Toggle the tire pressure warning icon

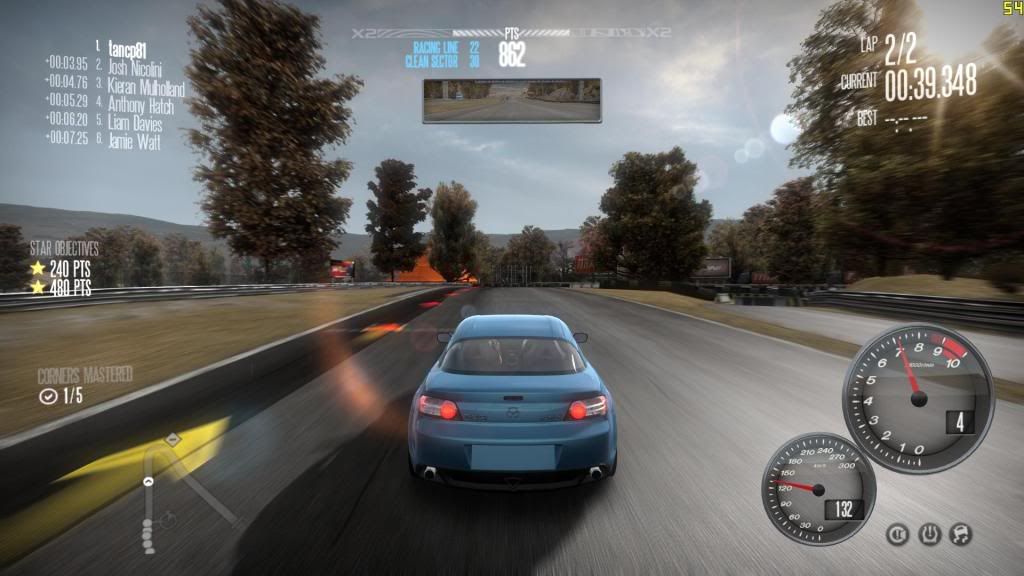click(x=930, y=535)
